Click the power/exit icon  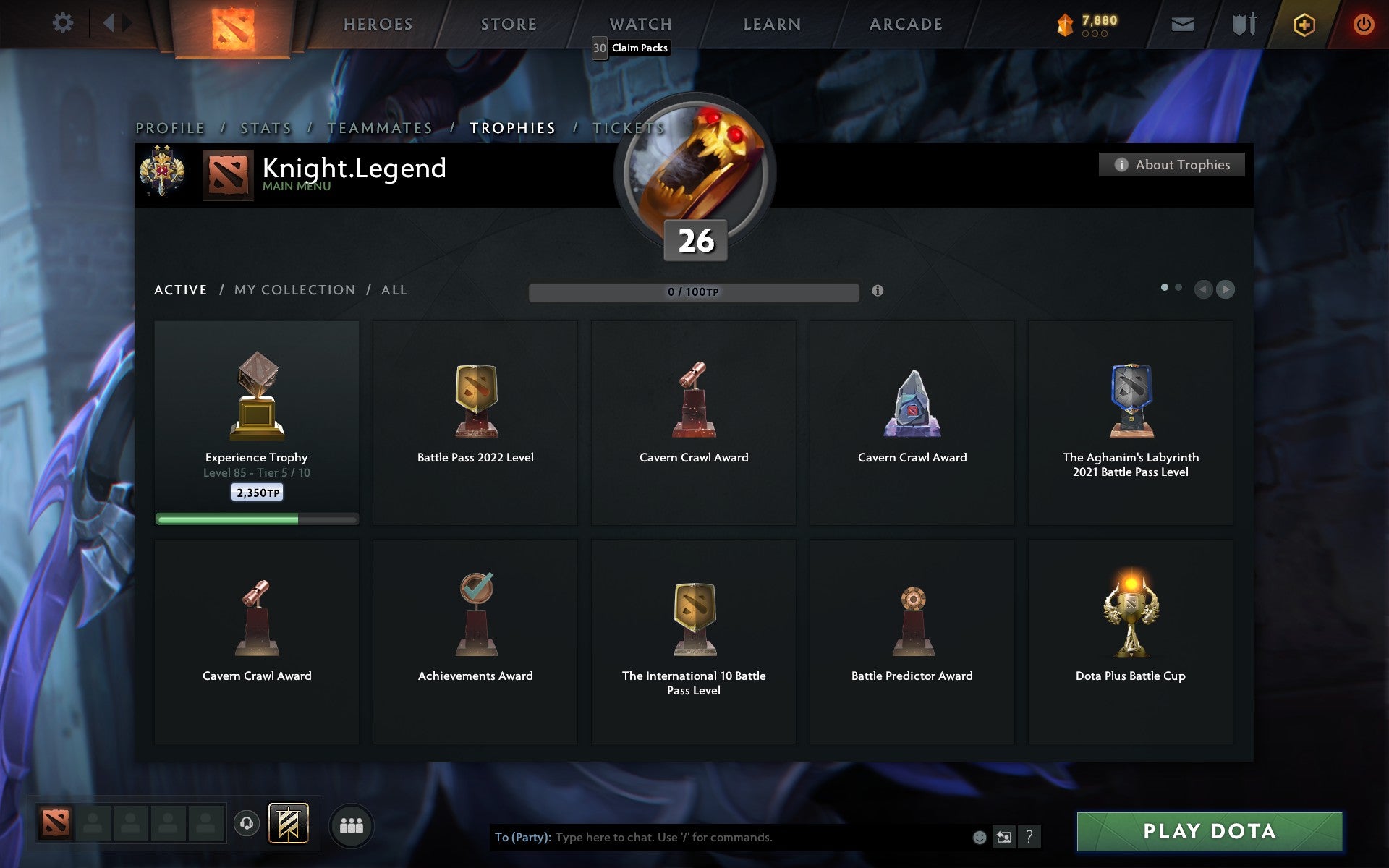(1364, 23)
